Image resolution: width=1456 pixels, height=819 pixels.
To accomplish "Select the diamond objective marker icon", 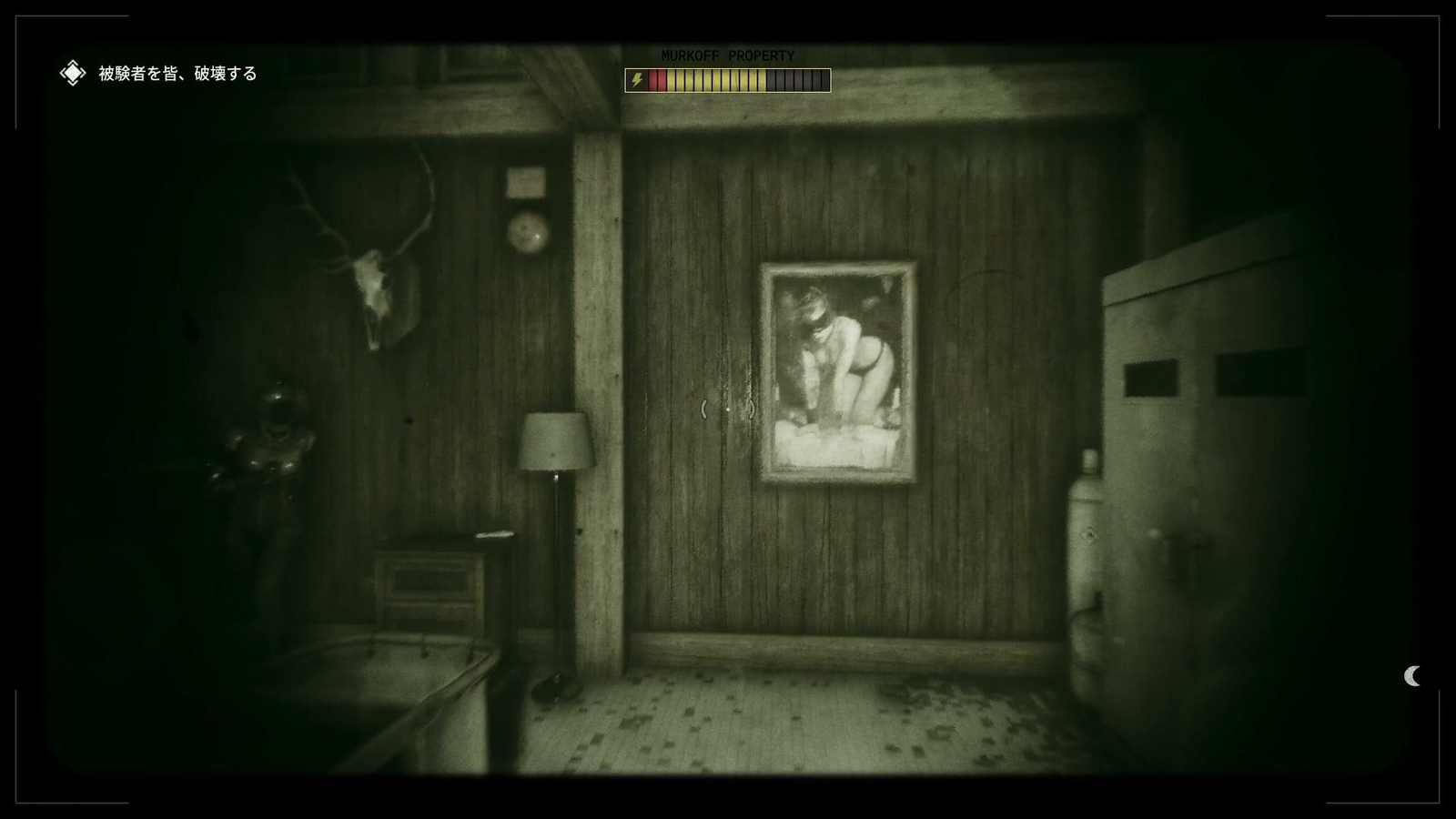I will 71,71.
